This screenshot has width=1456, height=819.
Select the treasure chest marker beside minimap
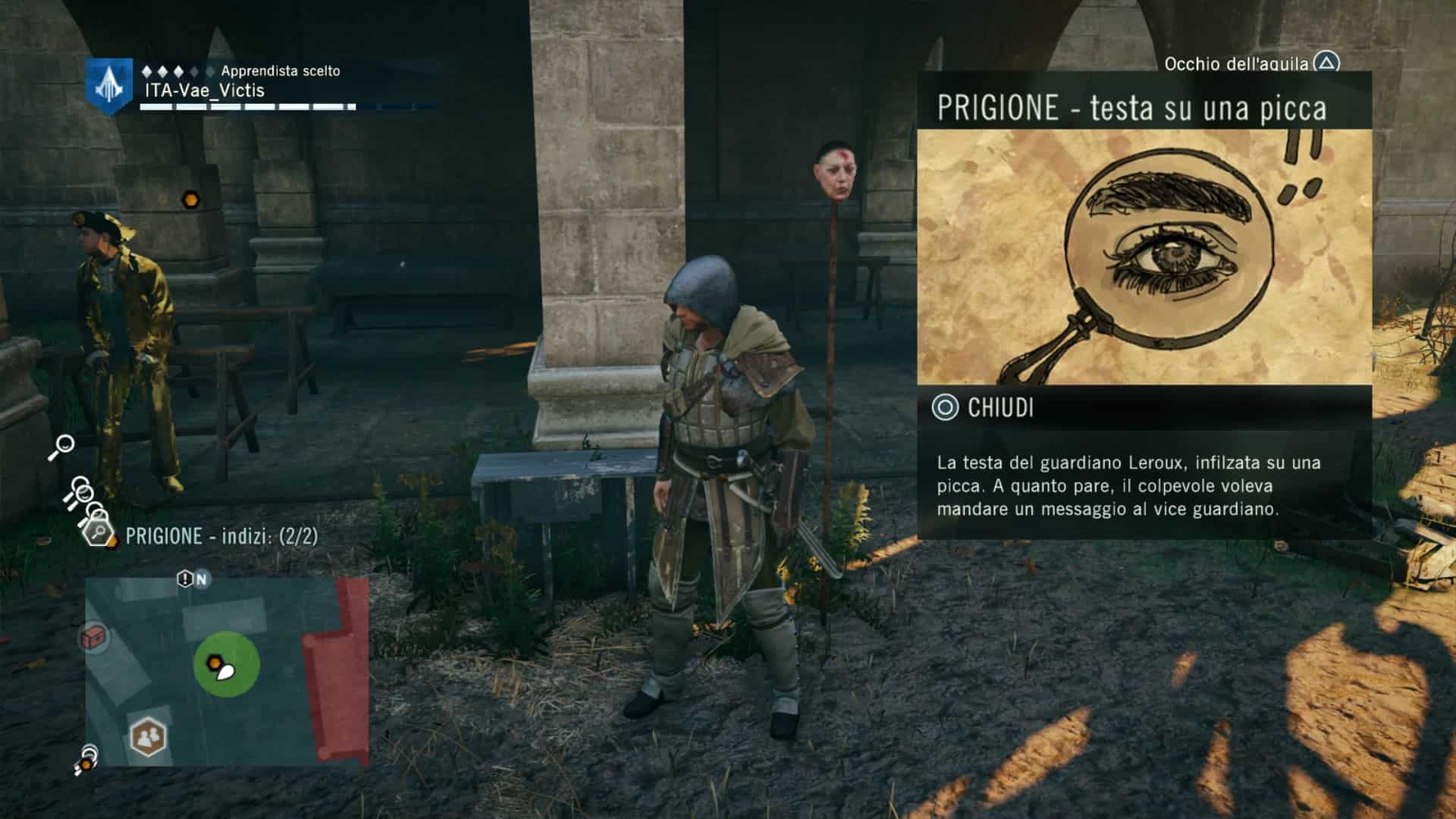(x=94, y=638)
